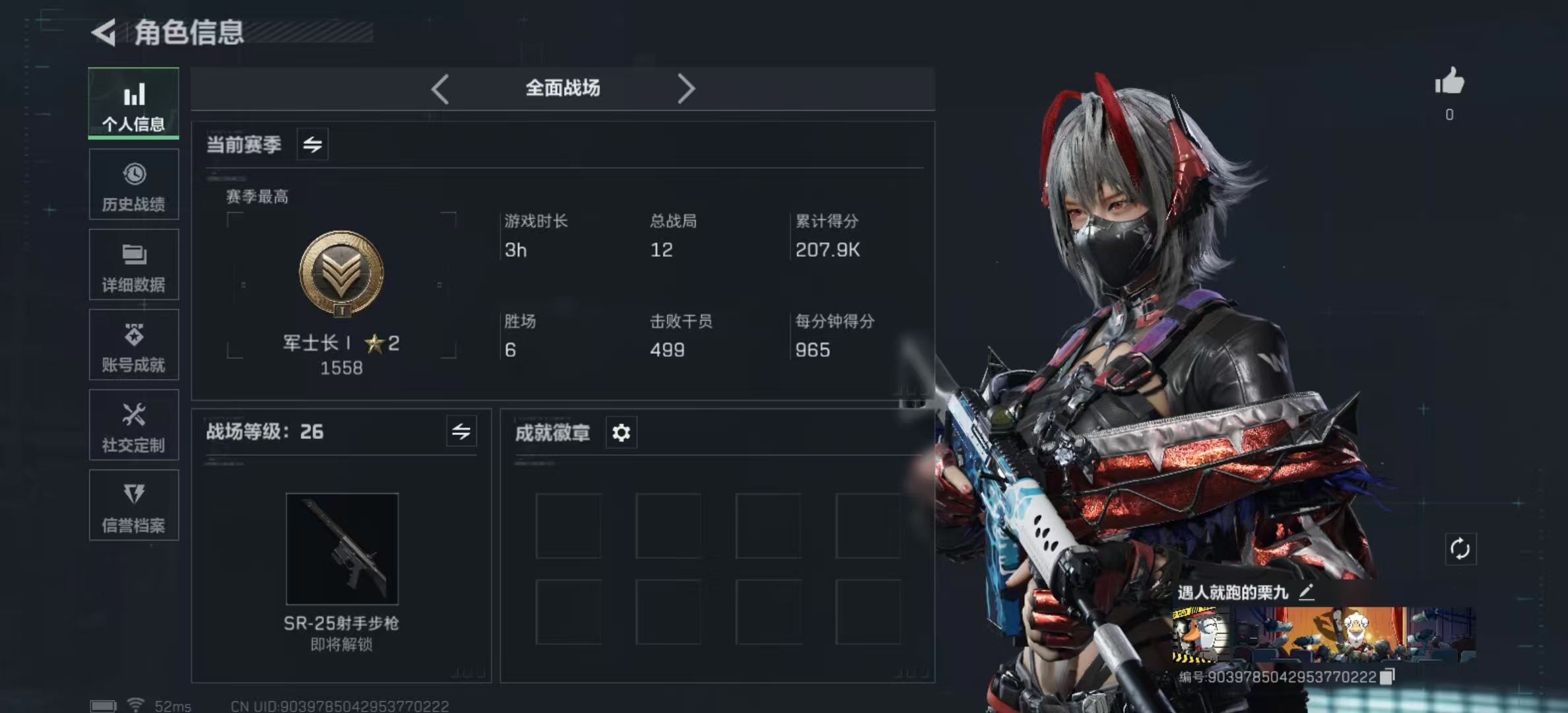Select the 个人信息 tab
This screenshot has width=1568, height=713.
click(x=134, y=104)
